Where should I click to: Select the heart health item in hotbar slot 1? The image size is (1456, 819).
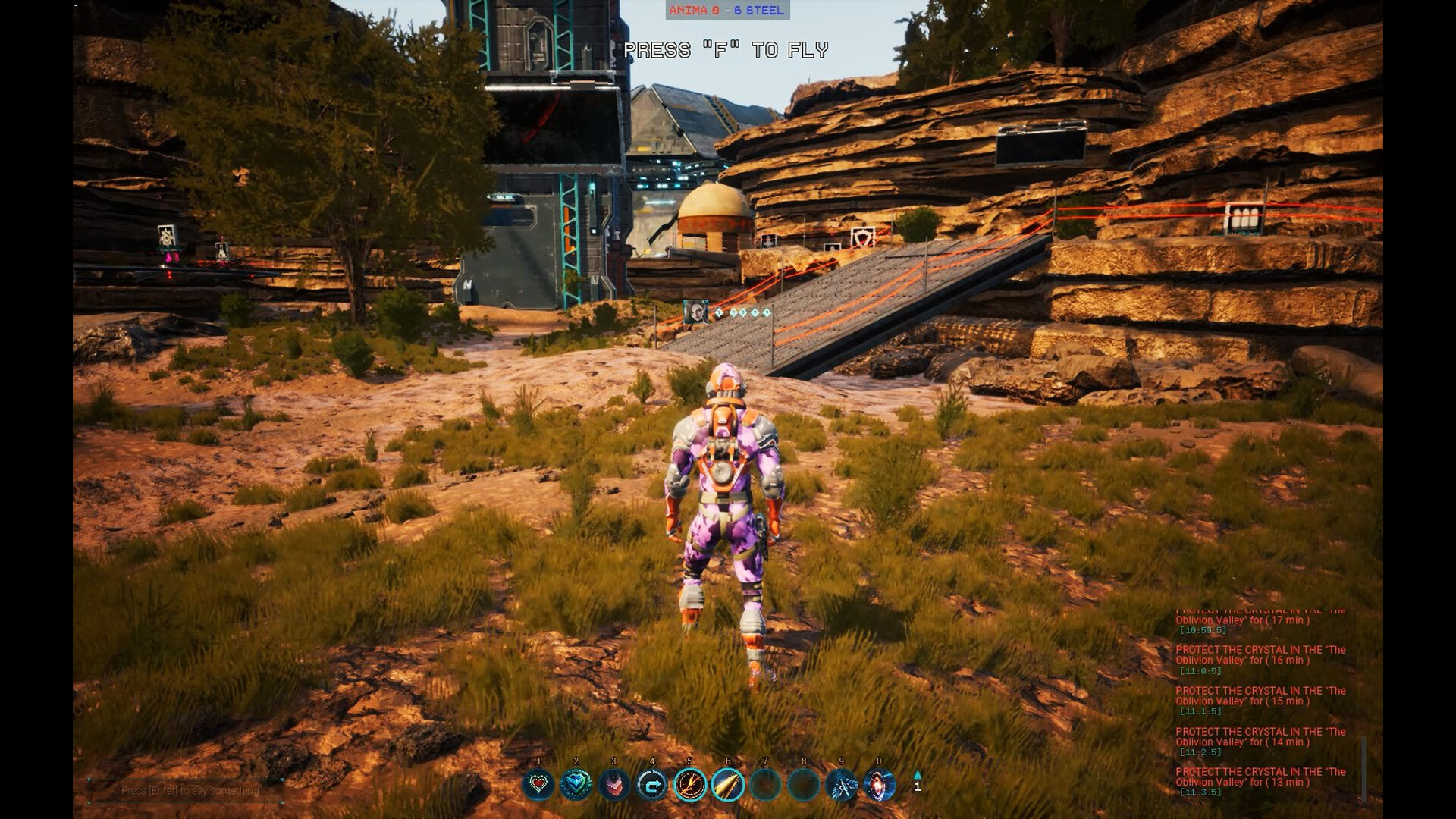[x=538, y=786]
